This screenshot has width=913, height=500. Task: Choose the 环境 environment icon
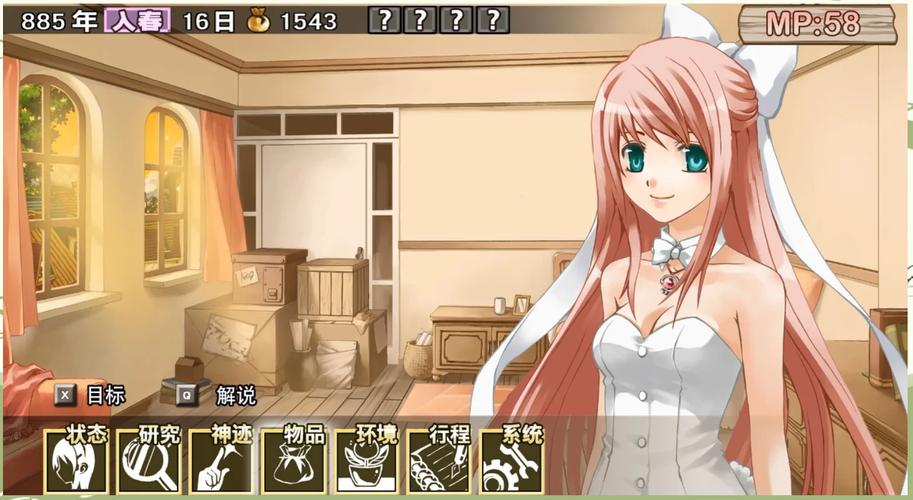pyautogui.click(x=366, y=462)
